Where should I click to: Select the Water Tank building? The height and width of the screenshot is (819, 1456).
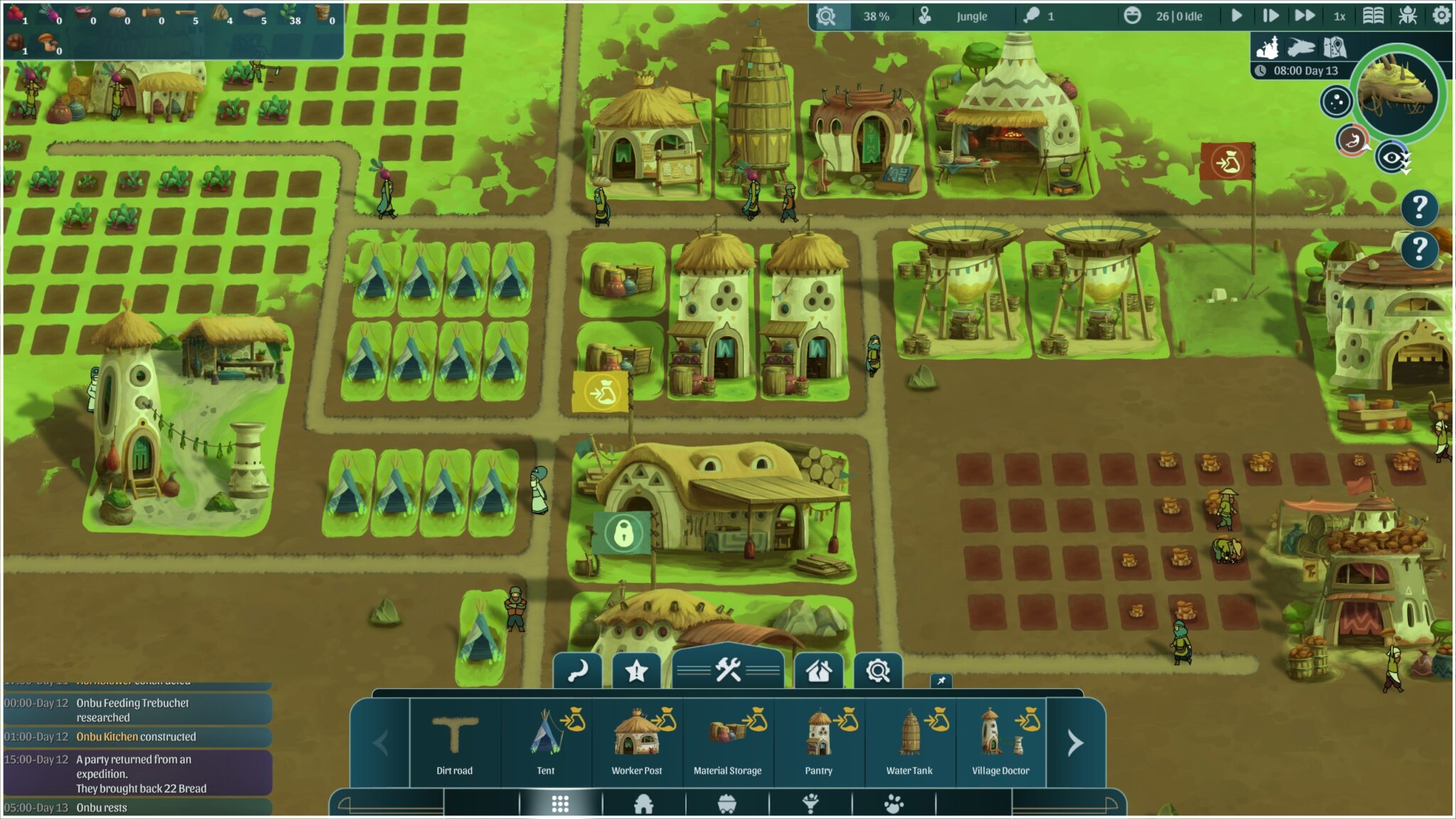[x=909, y=743]
